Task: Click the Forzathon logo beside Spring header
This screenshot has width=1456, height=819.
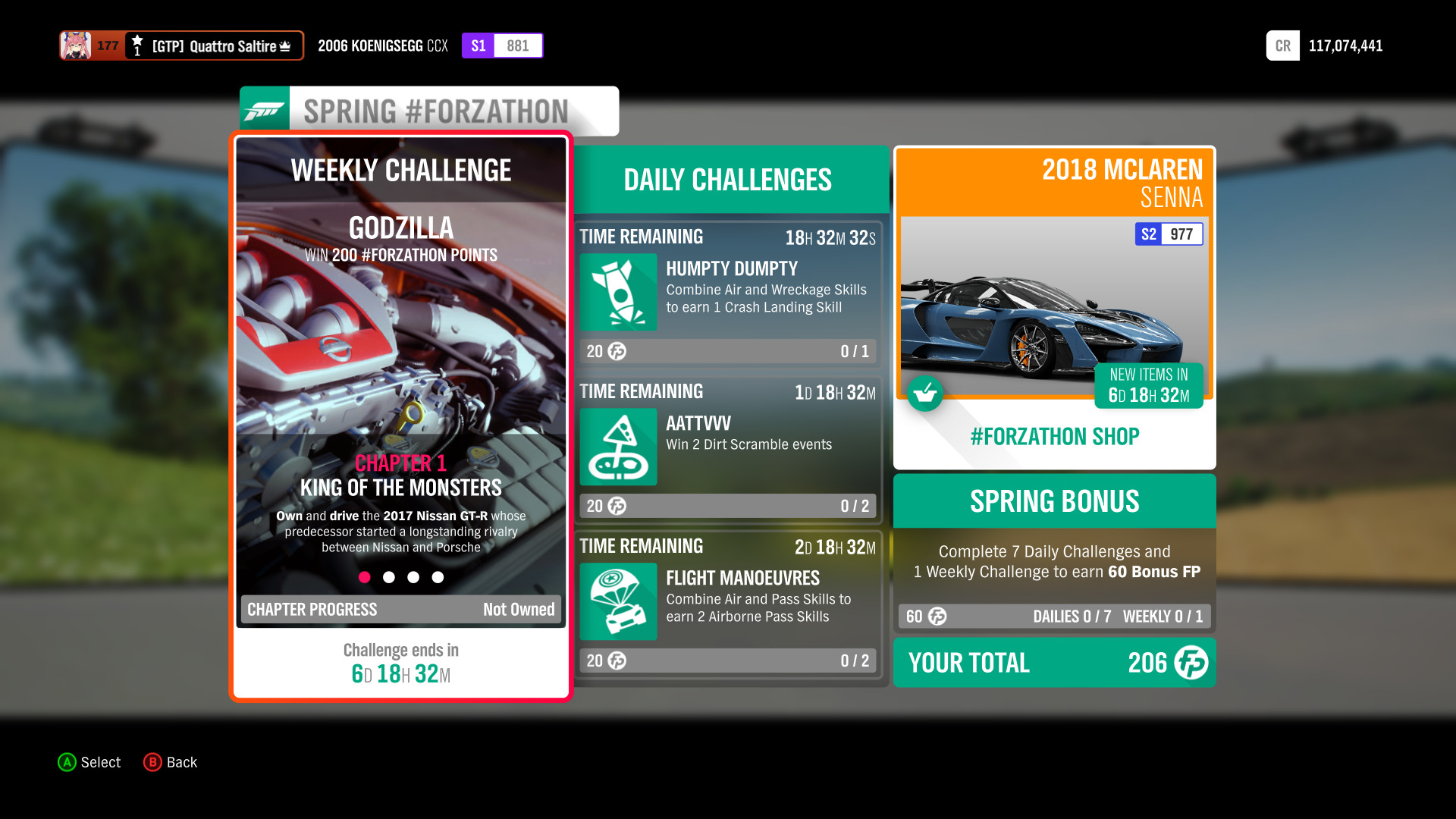Action: point(264,110)
